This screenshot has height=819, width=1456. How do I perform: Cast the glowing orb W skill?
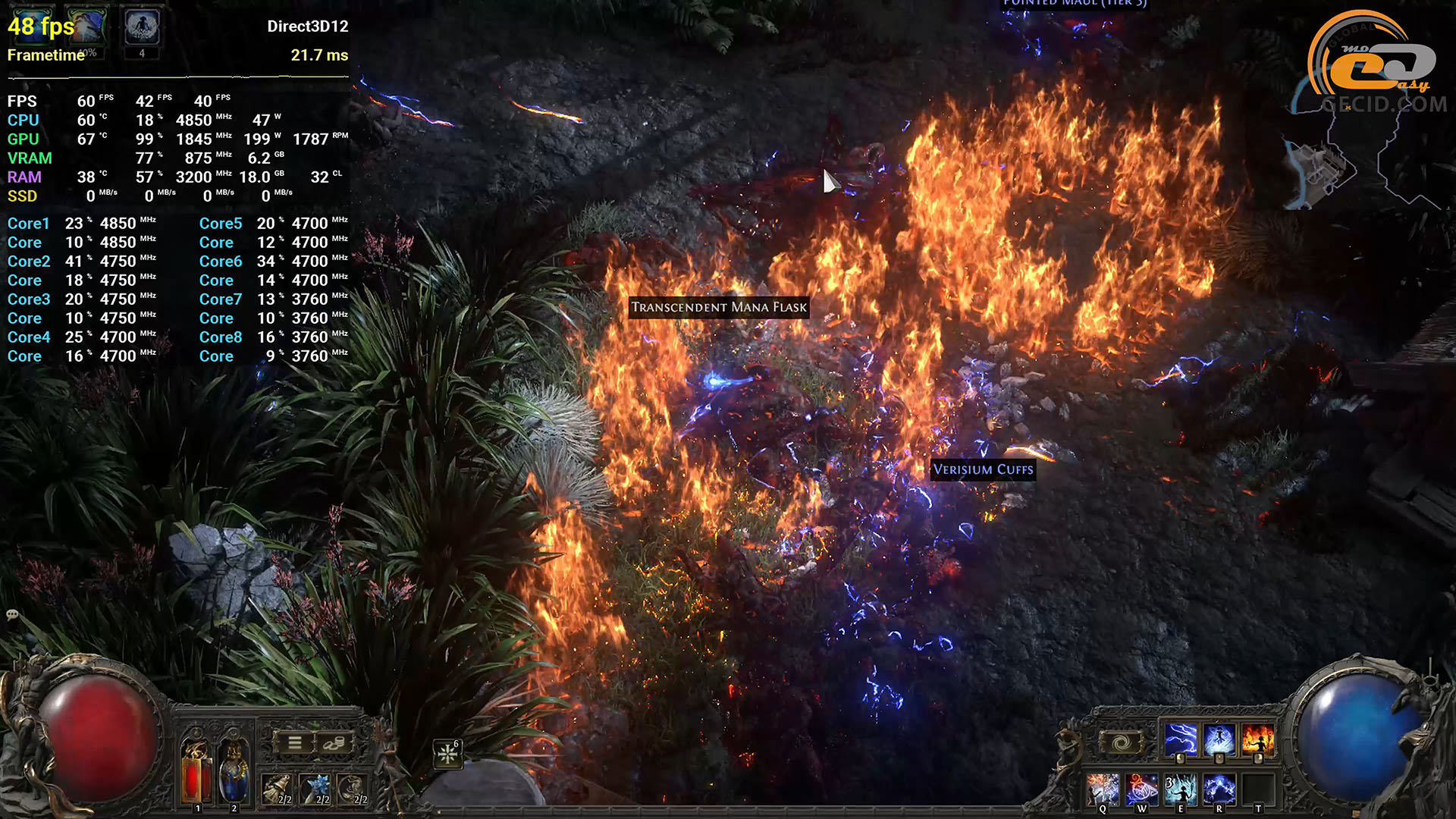click(x=1141, y=789)
